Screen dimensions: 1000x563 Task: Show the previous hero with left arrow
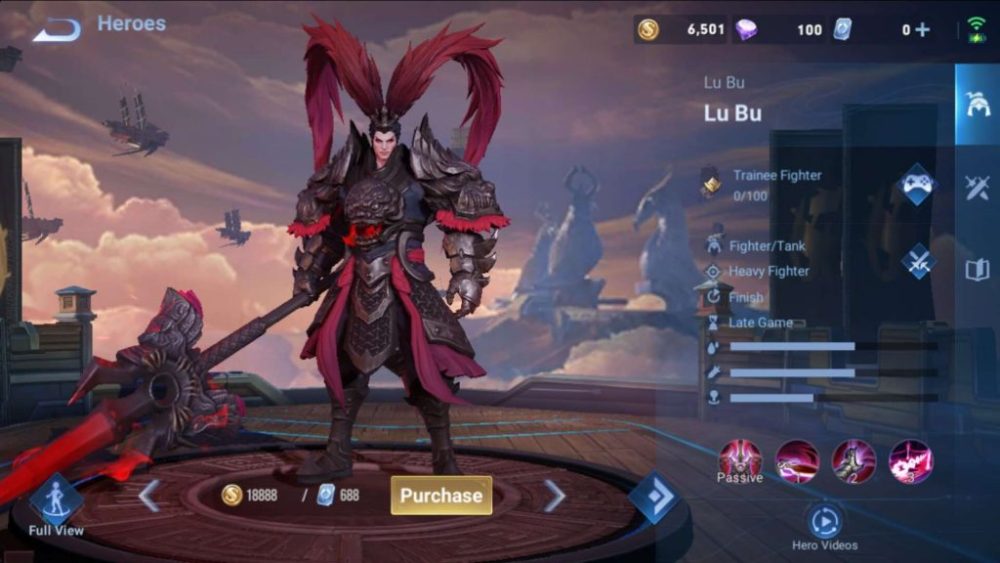coord(149,495)
